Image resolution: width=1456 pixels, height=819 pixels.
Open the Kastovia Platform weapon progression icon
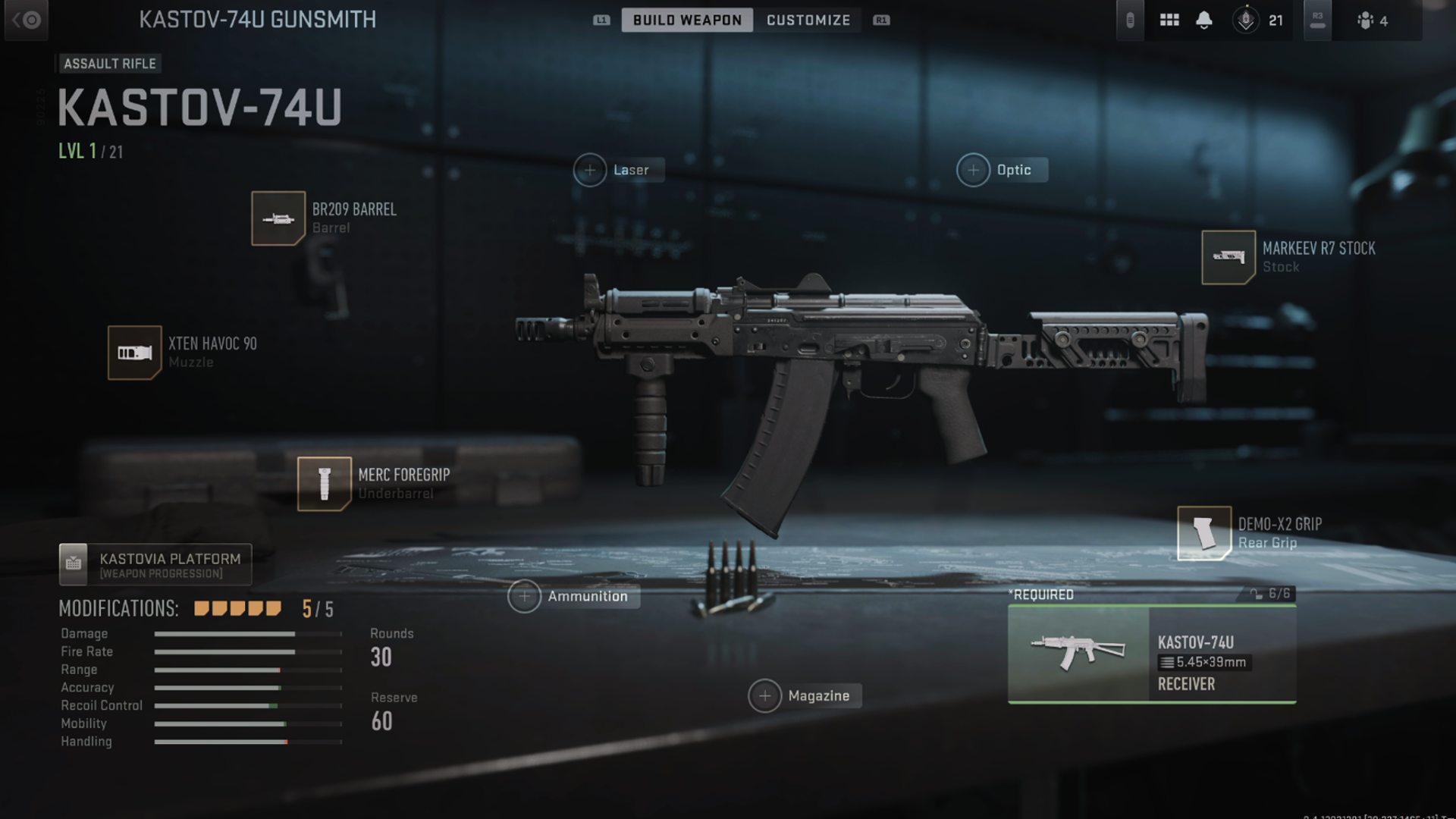[x=74, y=563]
